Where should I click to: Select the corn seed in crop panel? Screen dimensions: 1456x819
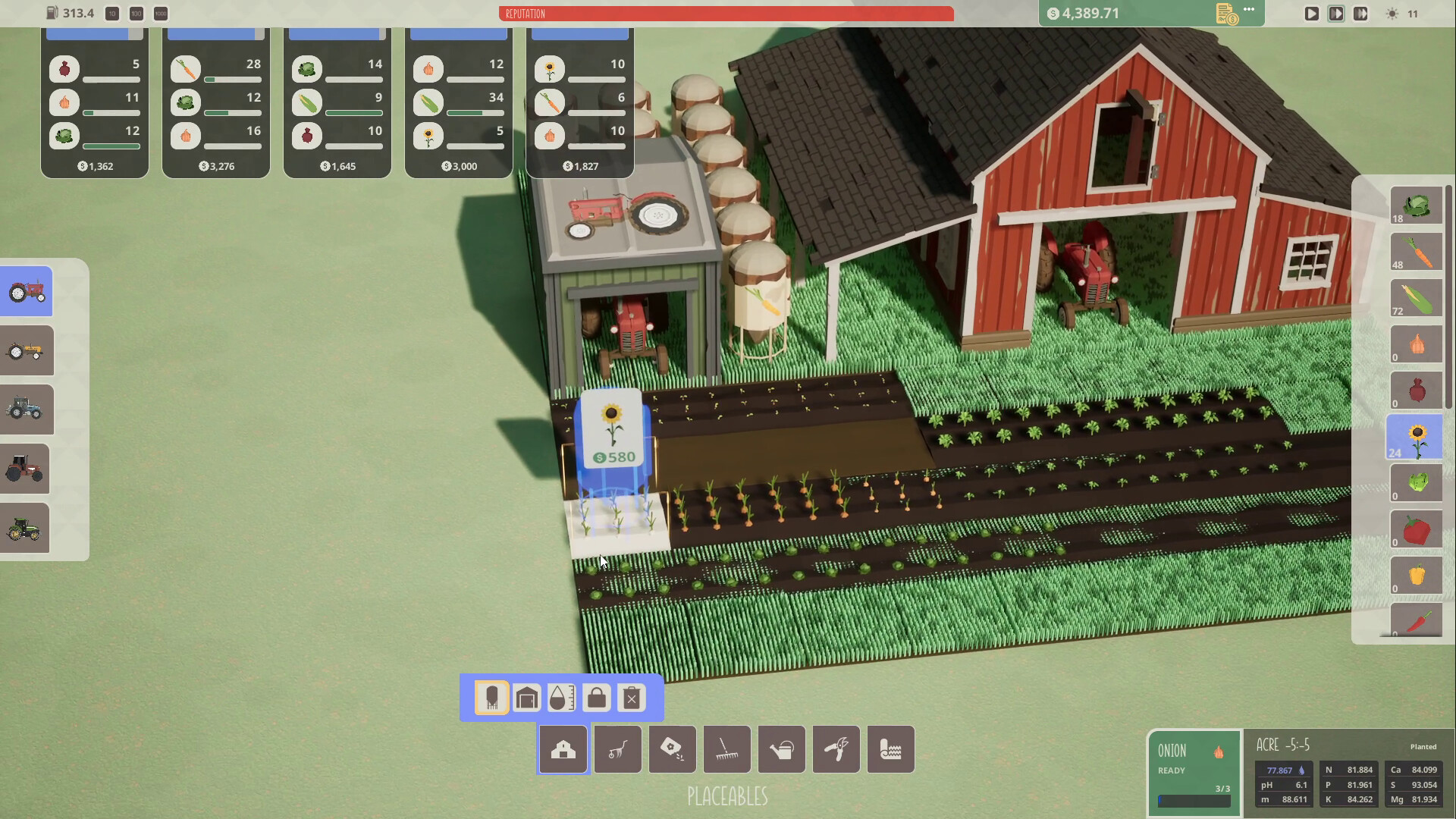point(1415,298)
